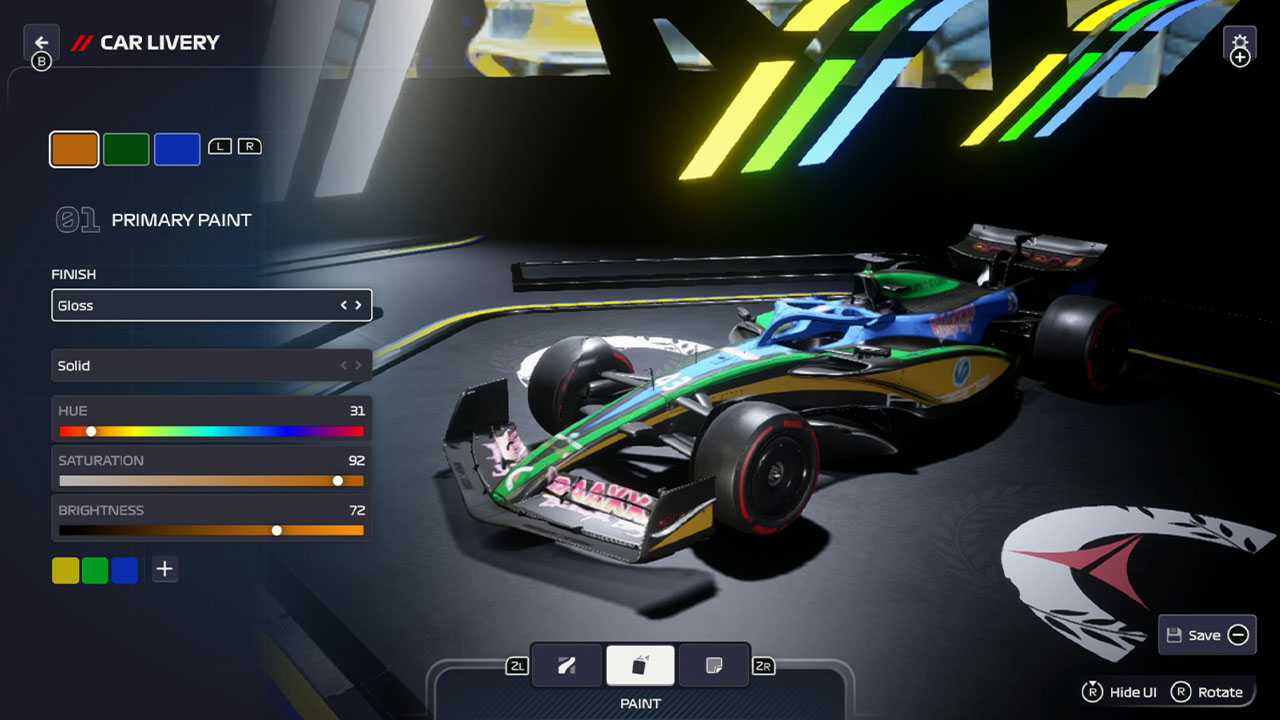Activate the 2L tab shortcut indicator
This screenshot has height=720, width=1280.
tap(516, 665)
